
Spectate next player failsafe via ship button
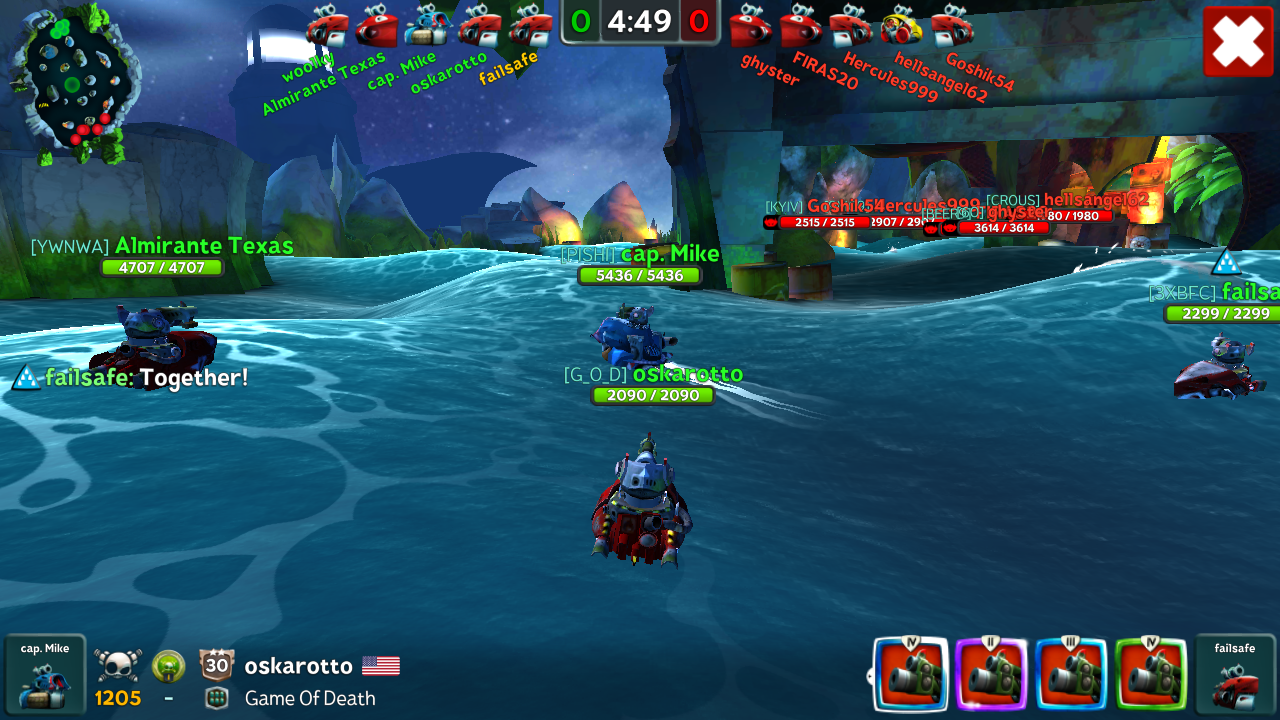[1235, 674]
